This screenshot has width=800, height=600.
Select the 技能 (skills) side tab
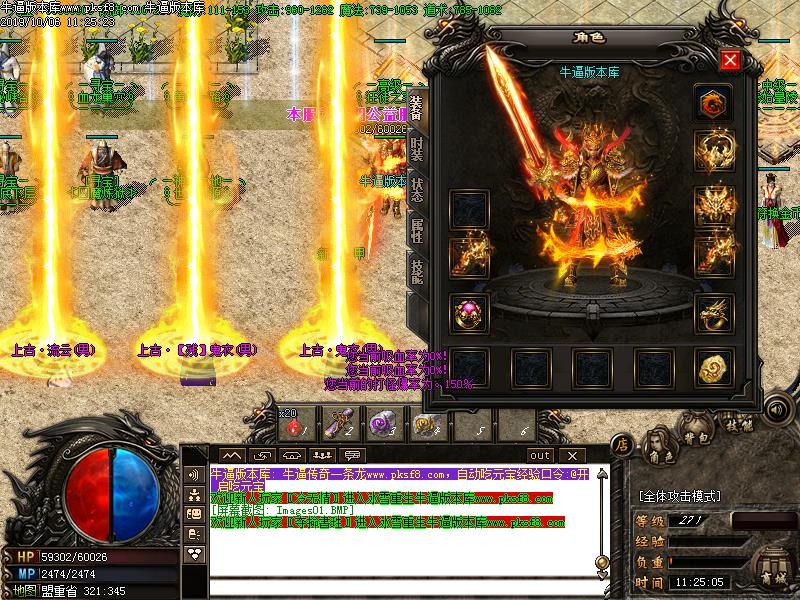point(418,273)
